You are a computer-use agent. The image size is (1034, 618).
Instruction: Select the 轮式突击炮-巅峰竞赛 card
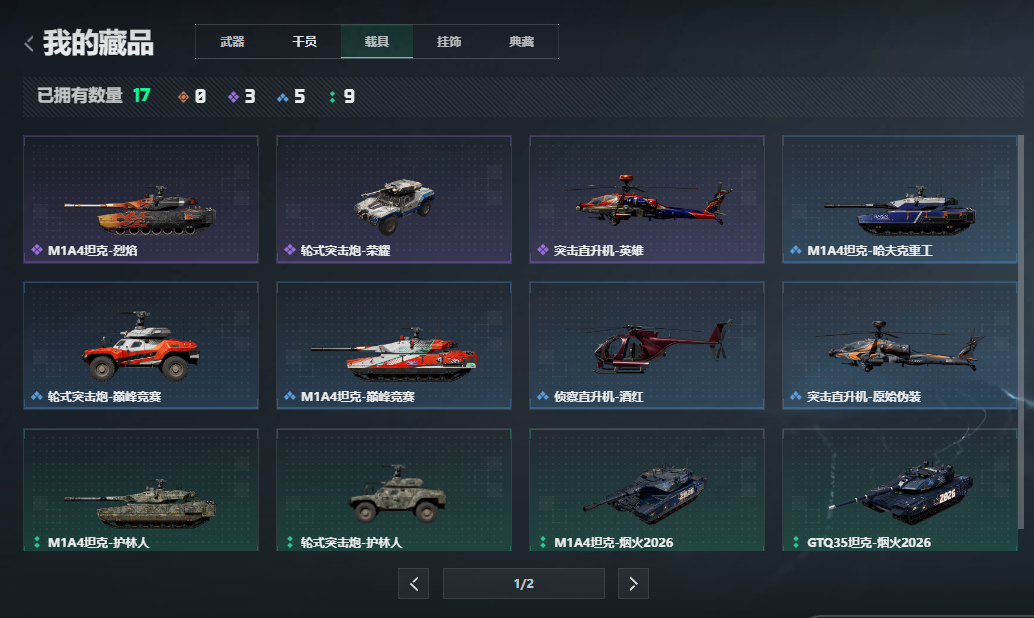(x=141, y=345)
